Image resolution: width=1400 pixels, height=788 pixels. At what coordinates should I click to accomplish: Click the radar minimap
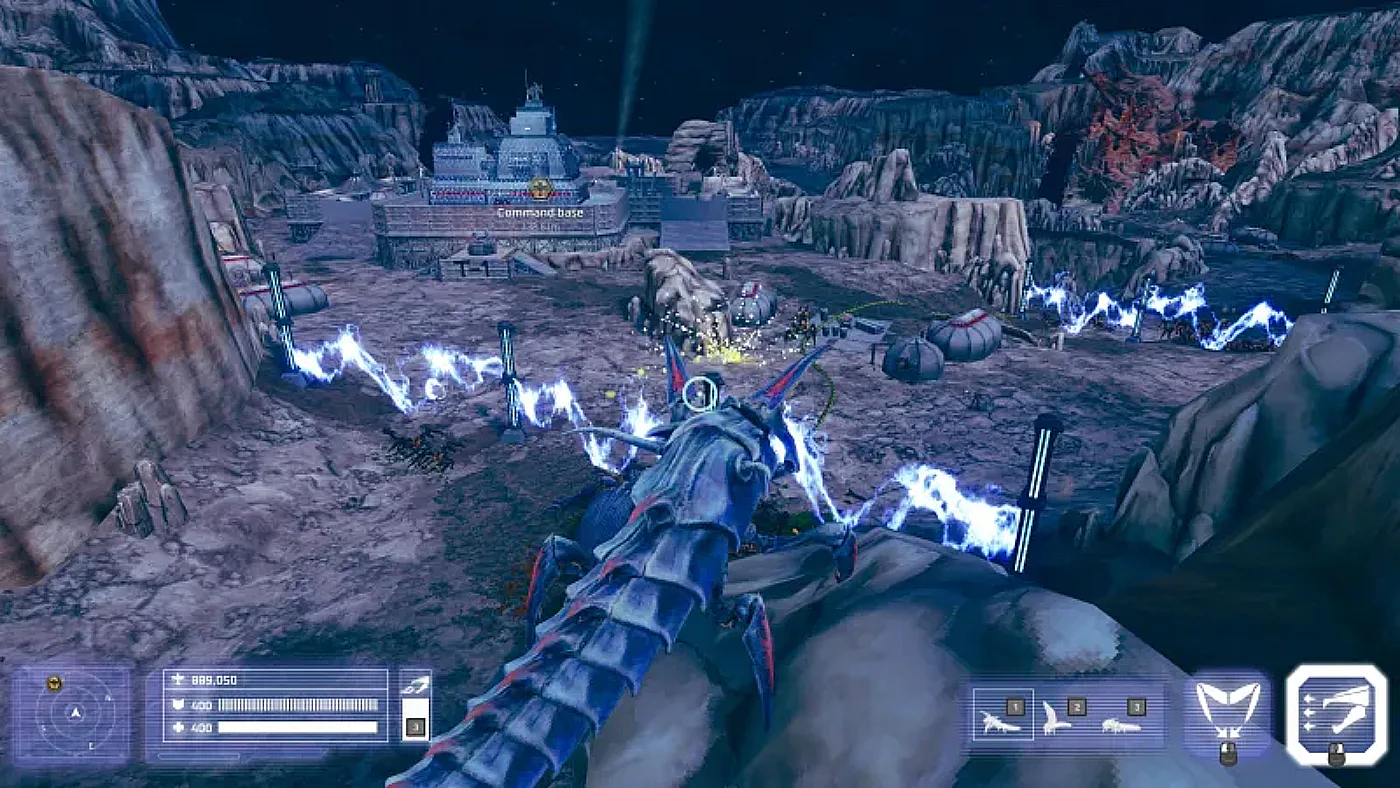coord(72,713)
